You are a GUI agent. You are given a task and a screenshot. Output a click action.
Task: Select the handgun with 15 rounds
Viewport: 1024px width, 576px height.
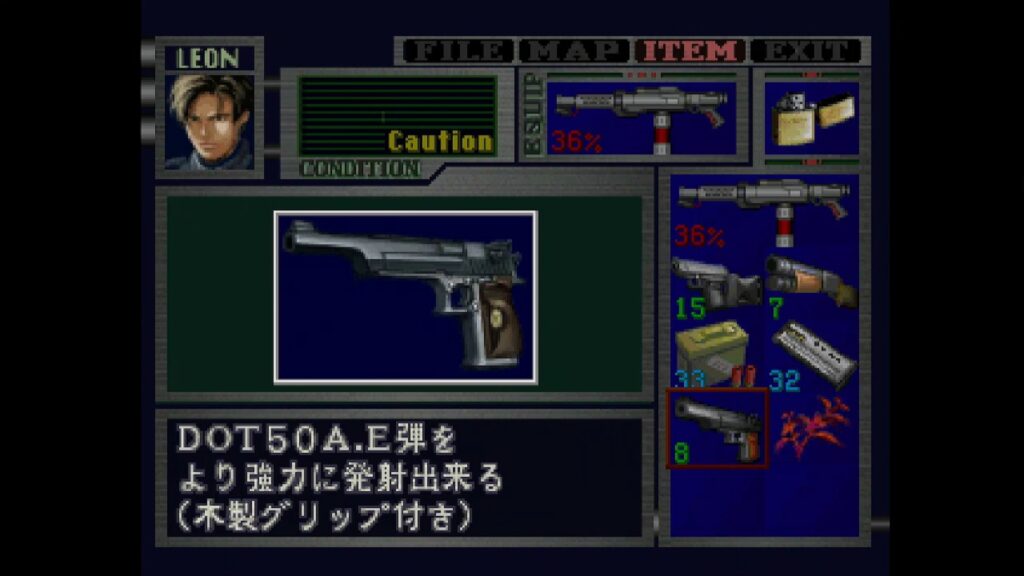715,284
